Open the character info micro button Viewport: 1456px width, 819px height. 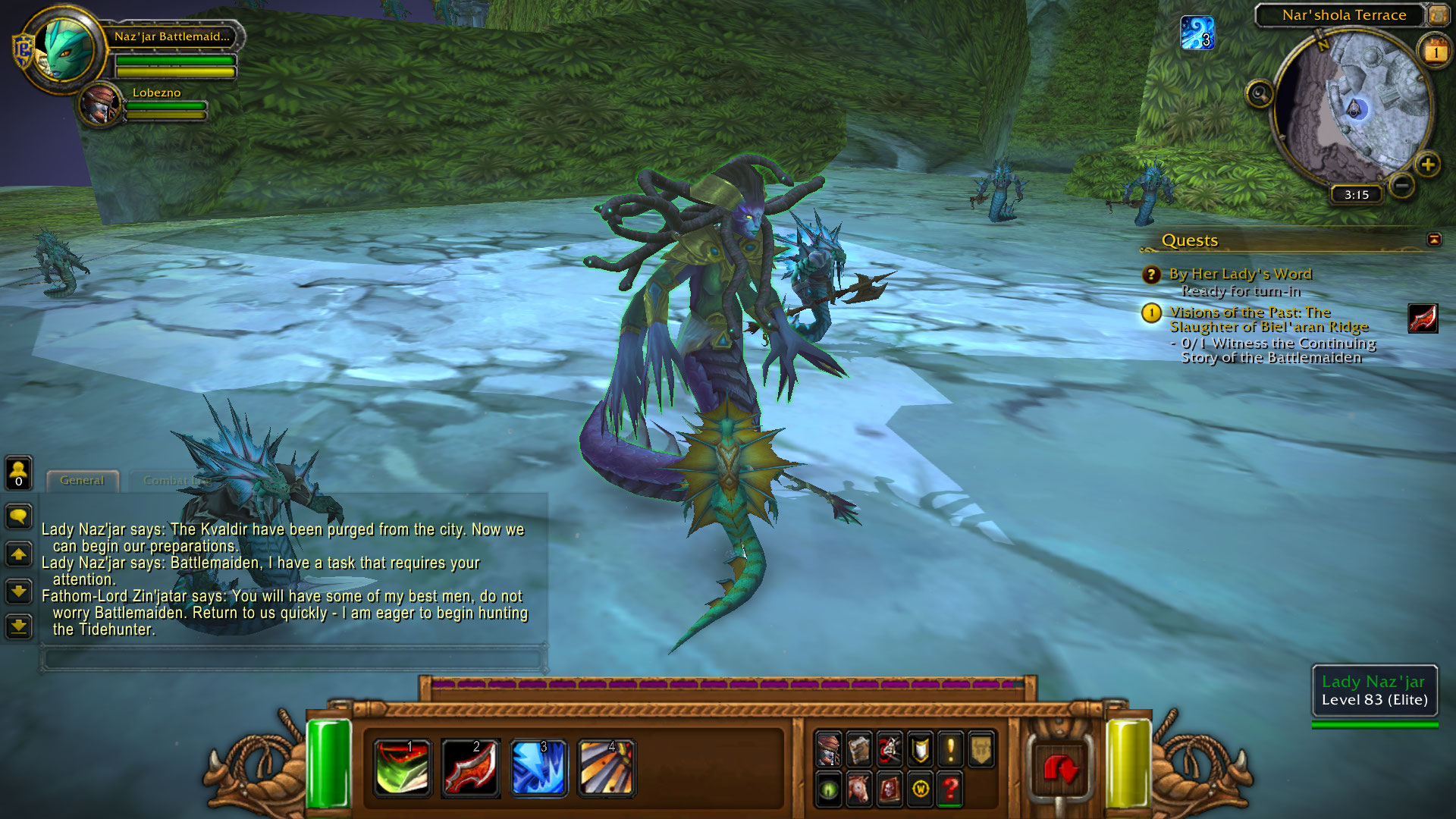click(829, 749)
